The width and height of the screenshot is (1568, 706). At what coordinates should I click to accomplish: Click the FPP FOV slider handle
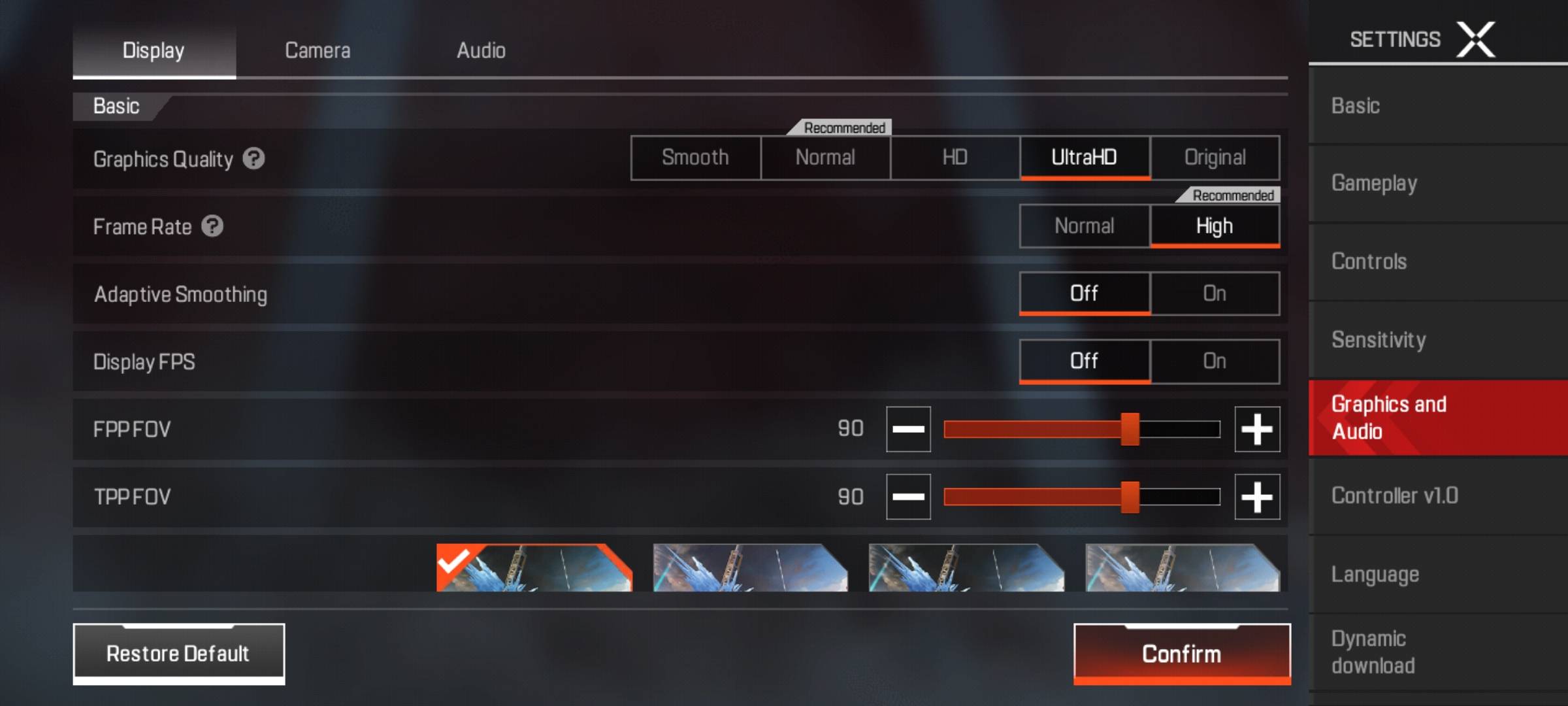click(x=1130, y=429)
